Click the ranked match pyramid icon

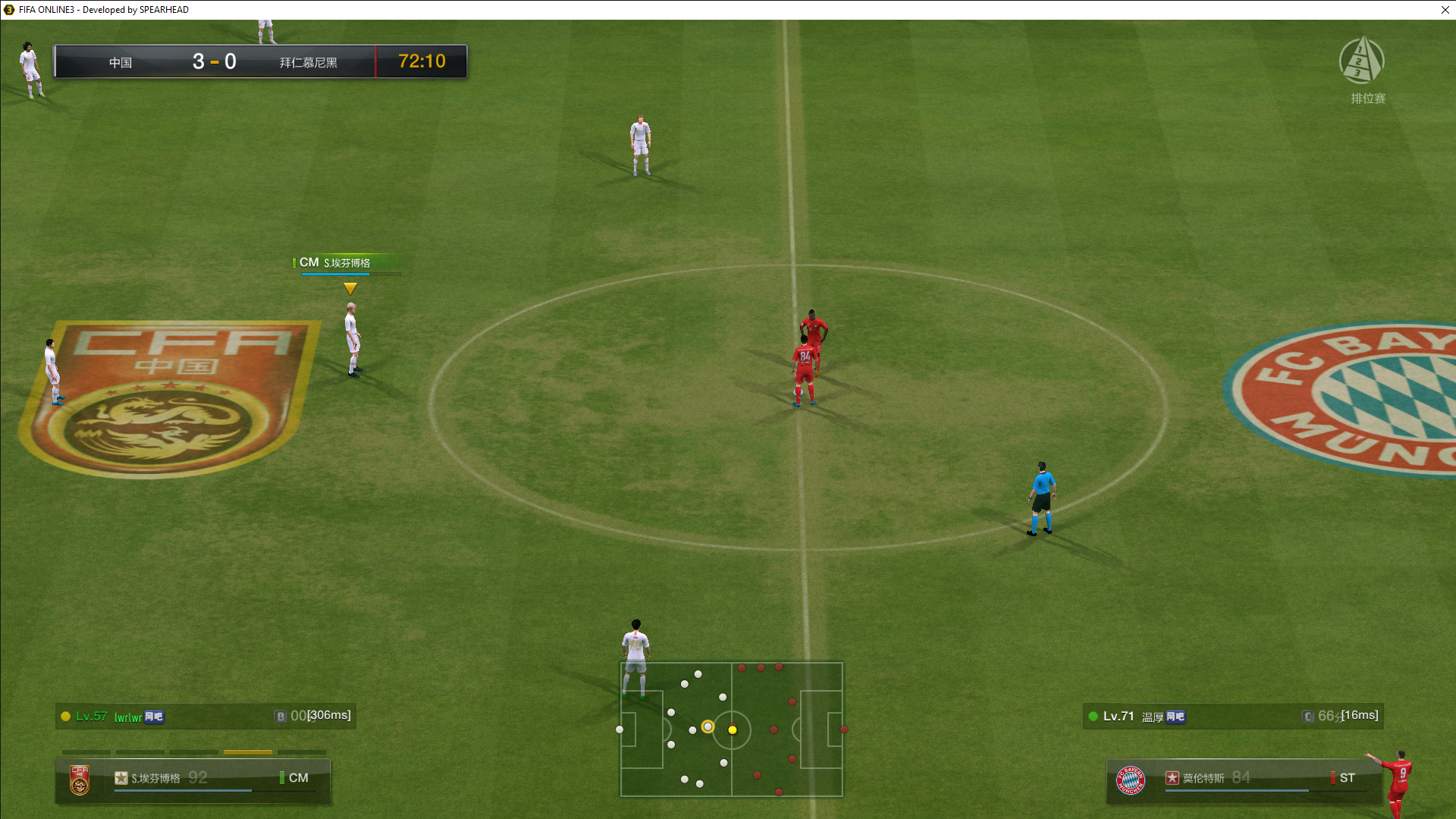click(1362, 60)
